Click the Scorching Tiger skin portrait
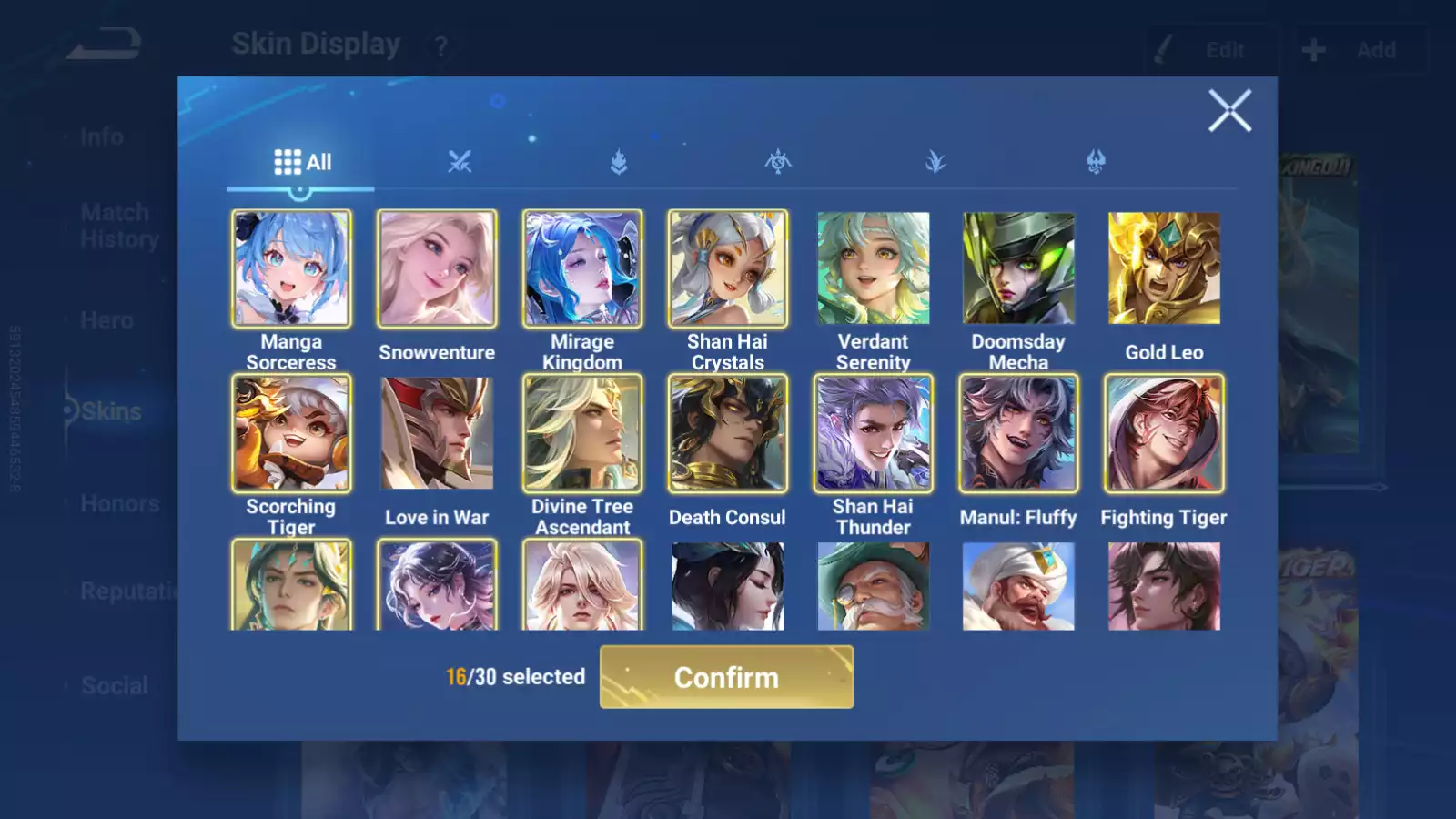The width and height of the screenshot is (1456, 819). pos(291,433)
